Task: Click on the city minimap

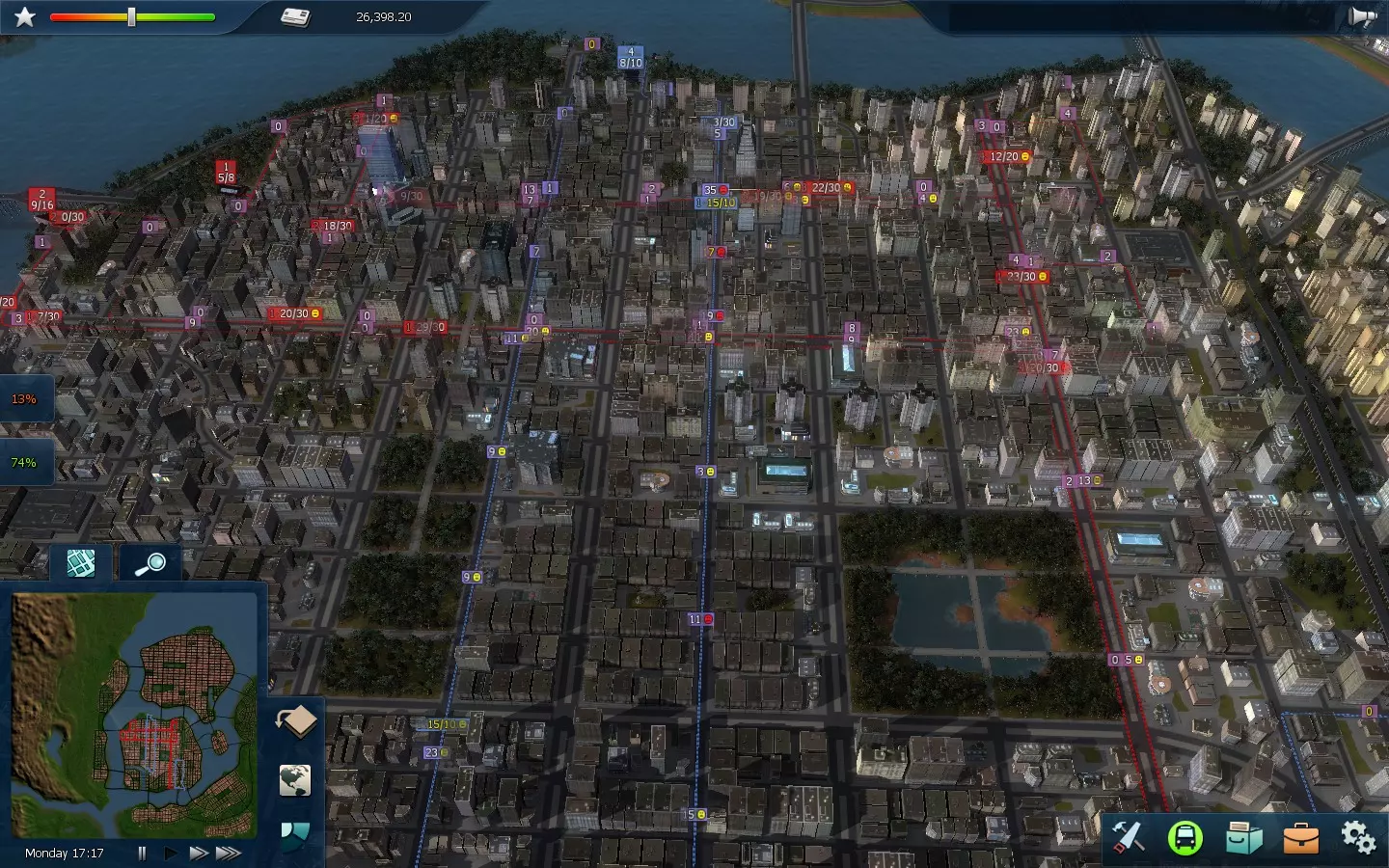Action: click(135, 714)
